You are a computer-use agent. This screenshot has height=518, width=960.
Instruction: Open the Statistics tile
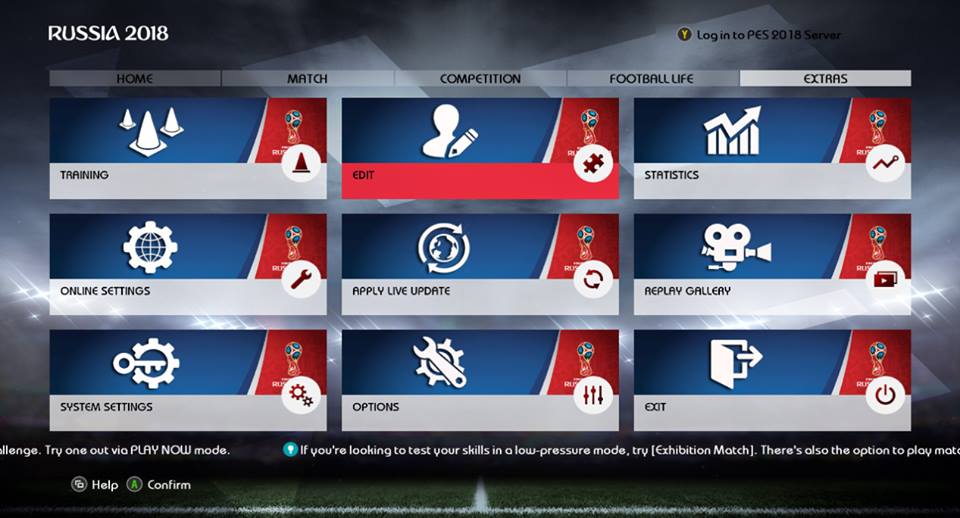(x=772, y=147)
